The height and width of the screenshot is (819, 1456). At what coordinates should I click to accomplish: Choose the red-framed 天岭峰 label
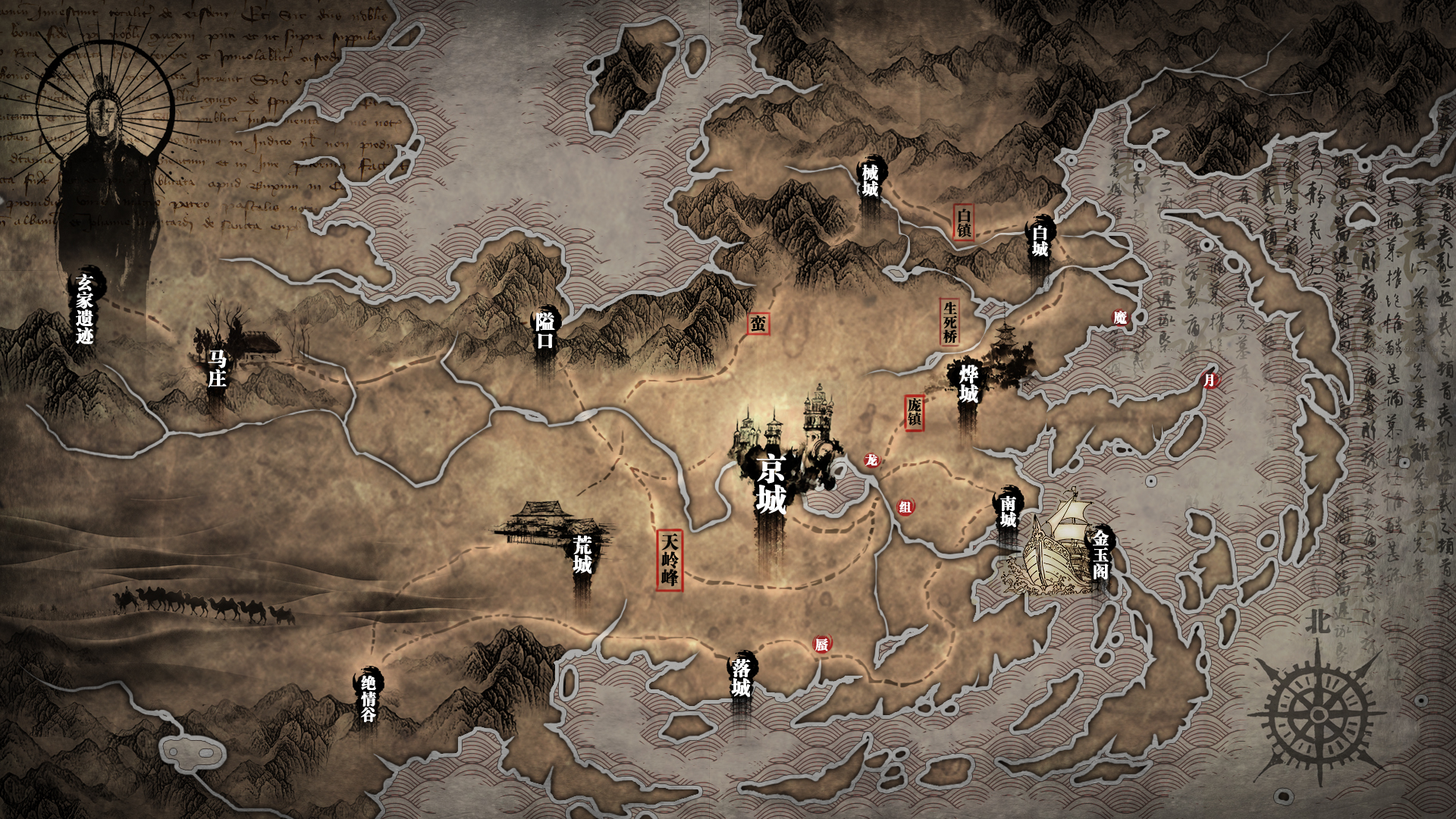pos(670,560)
